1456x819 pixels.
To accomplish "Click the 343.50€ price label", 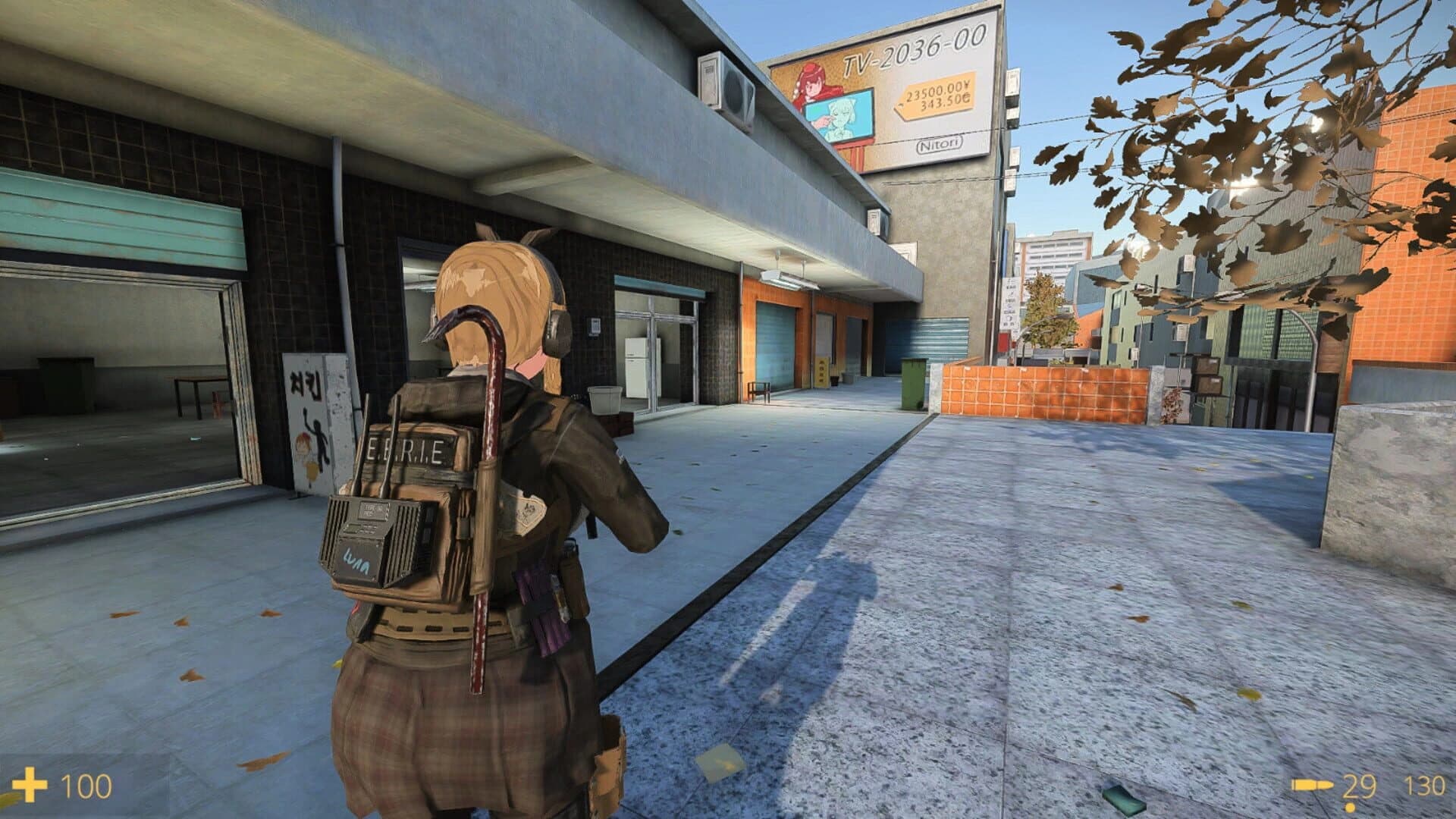I will tap(946, 102).
